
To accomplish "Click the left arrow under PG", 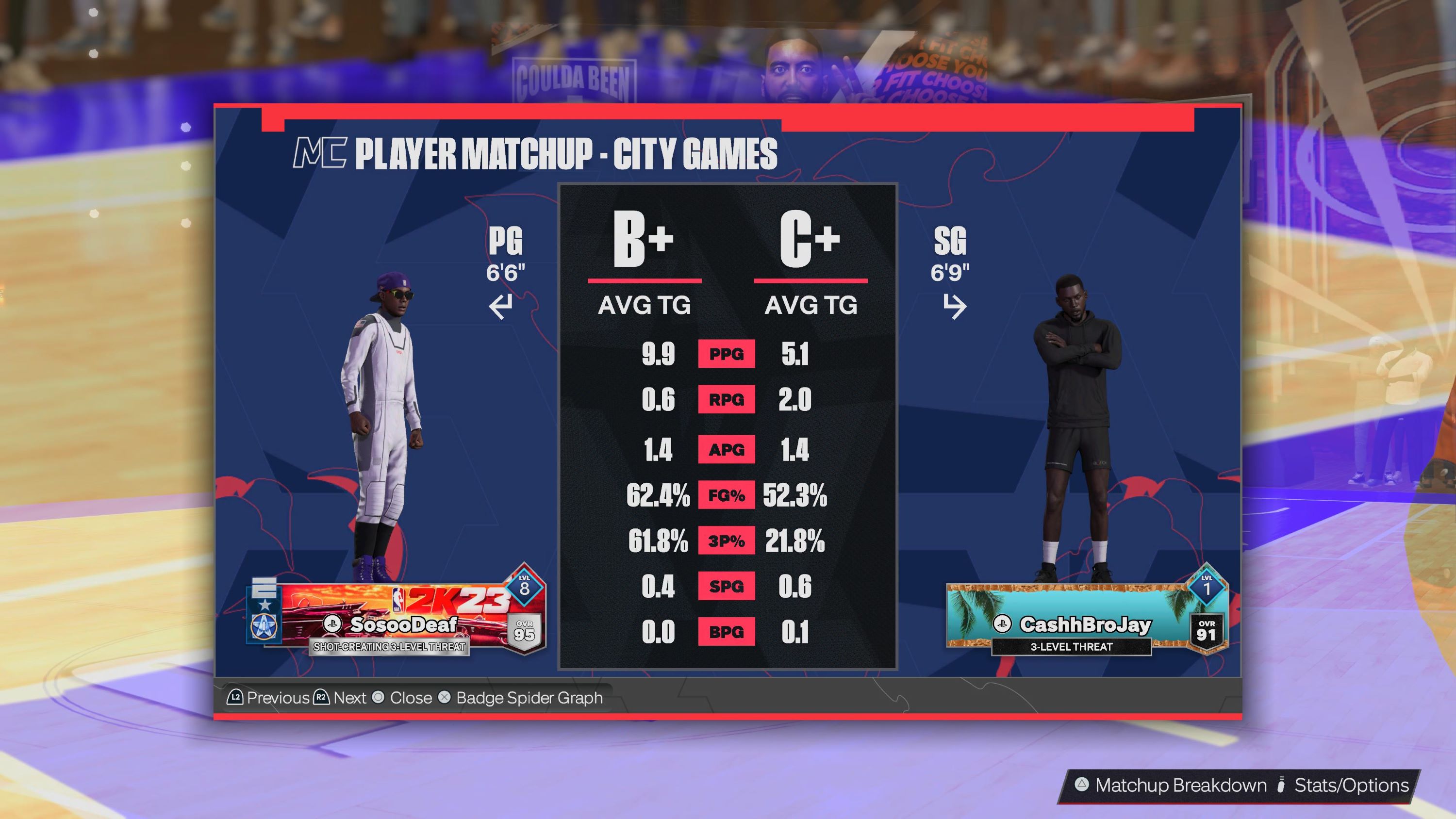I will click(x=501, y=307).
